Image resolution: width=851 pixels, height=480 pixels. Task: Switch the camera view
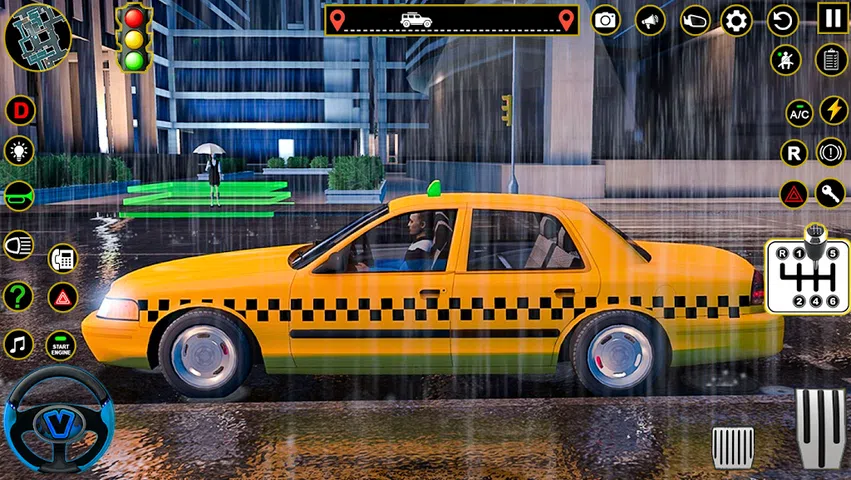605,20
